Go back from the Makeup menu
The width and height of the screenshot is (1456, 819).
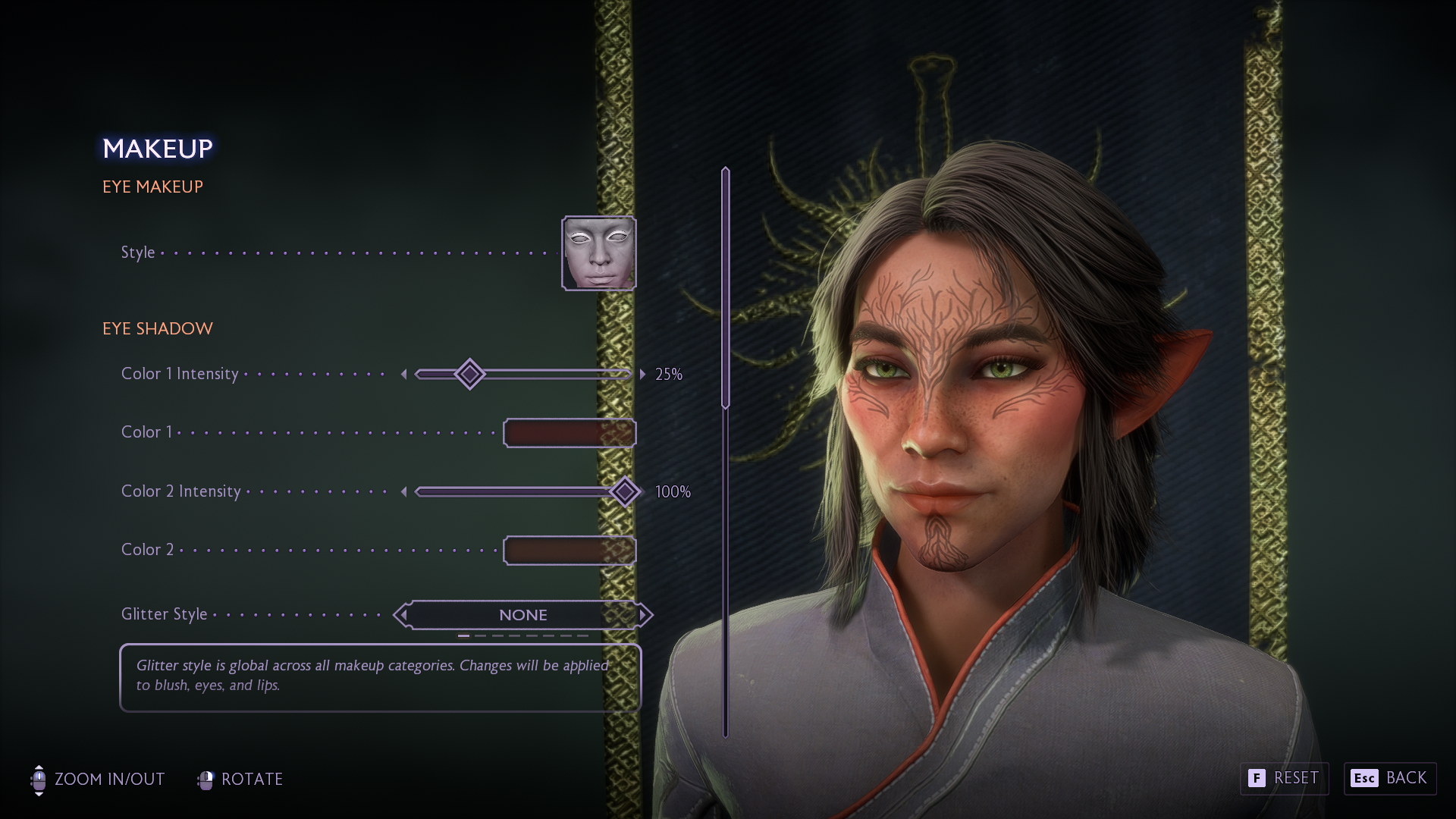coord(1389,779)
